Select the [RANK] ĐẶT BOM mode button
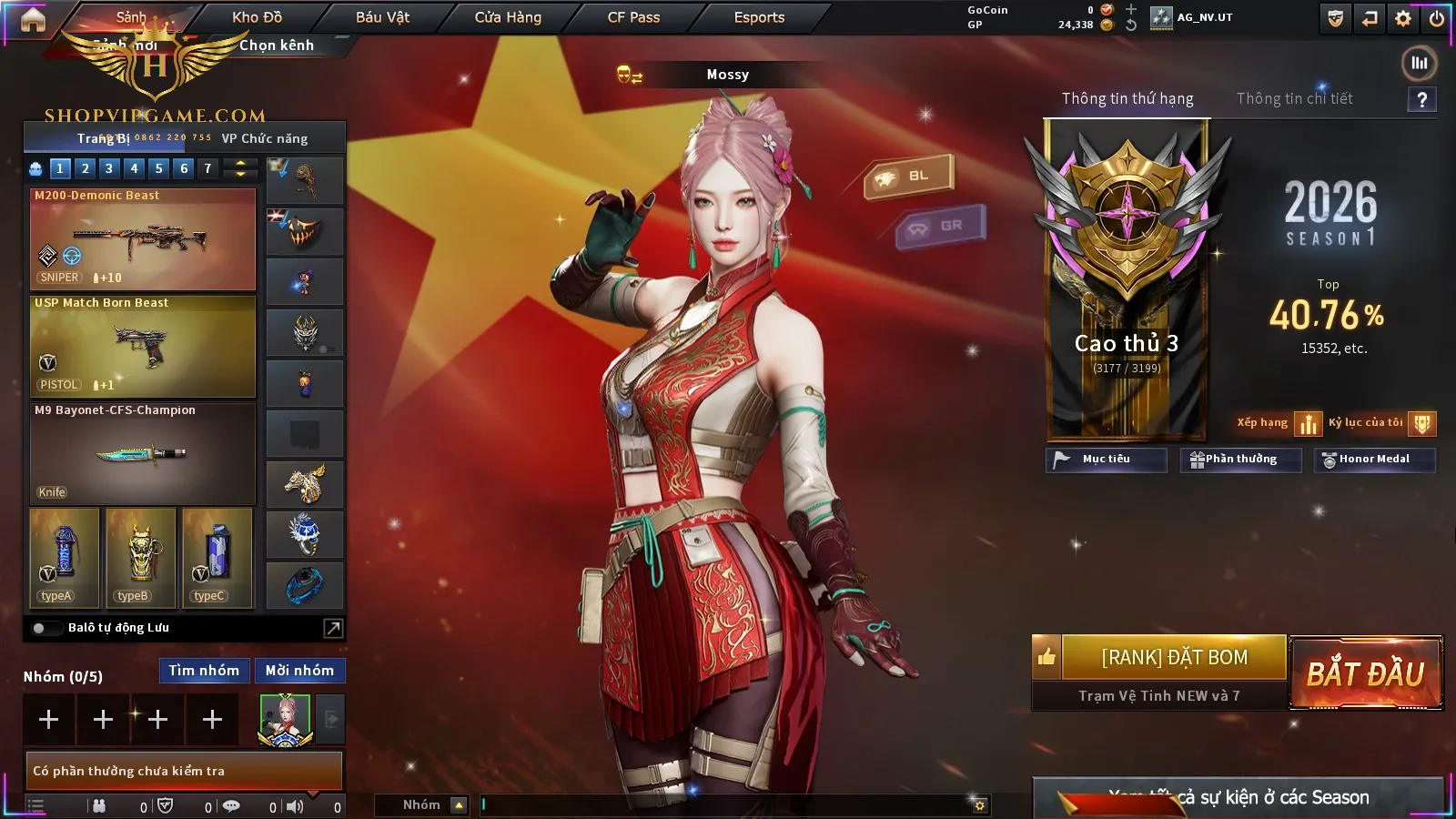This screenshot has height=819, width=1456. [x=1174, y=657]
